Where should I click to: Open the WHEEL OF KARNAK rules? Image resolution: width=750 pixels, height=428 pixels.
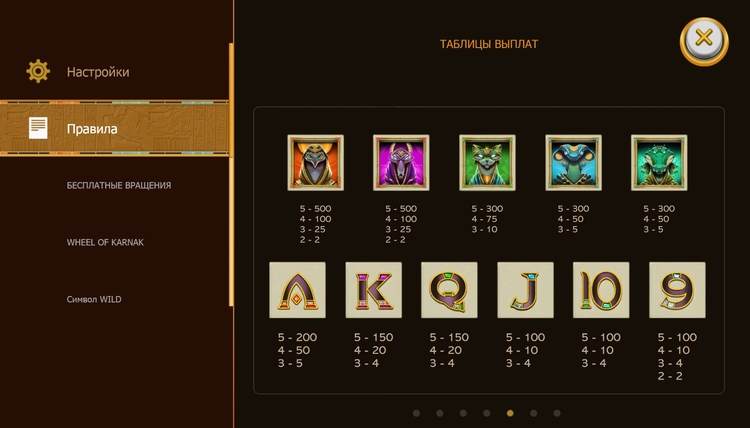click(105, 243)
